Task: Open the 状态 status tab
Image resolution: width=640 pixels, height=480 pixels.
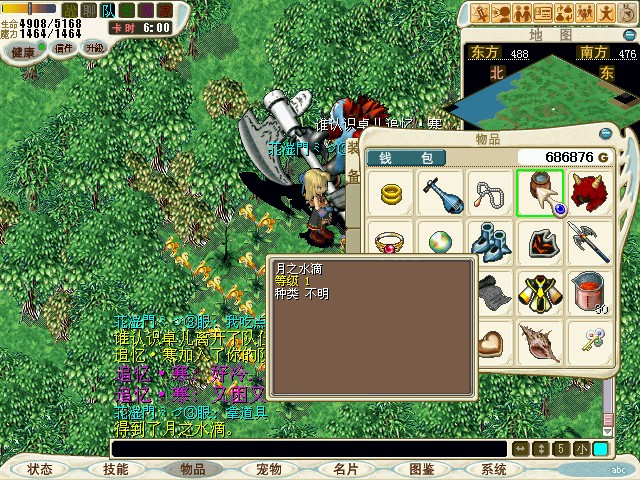Action: tap(40, 468)
